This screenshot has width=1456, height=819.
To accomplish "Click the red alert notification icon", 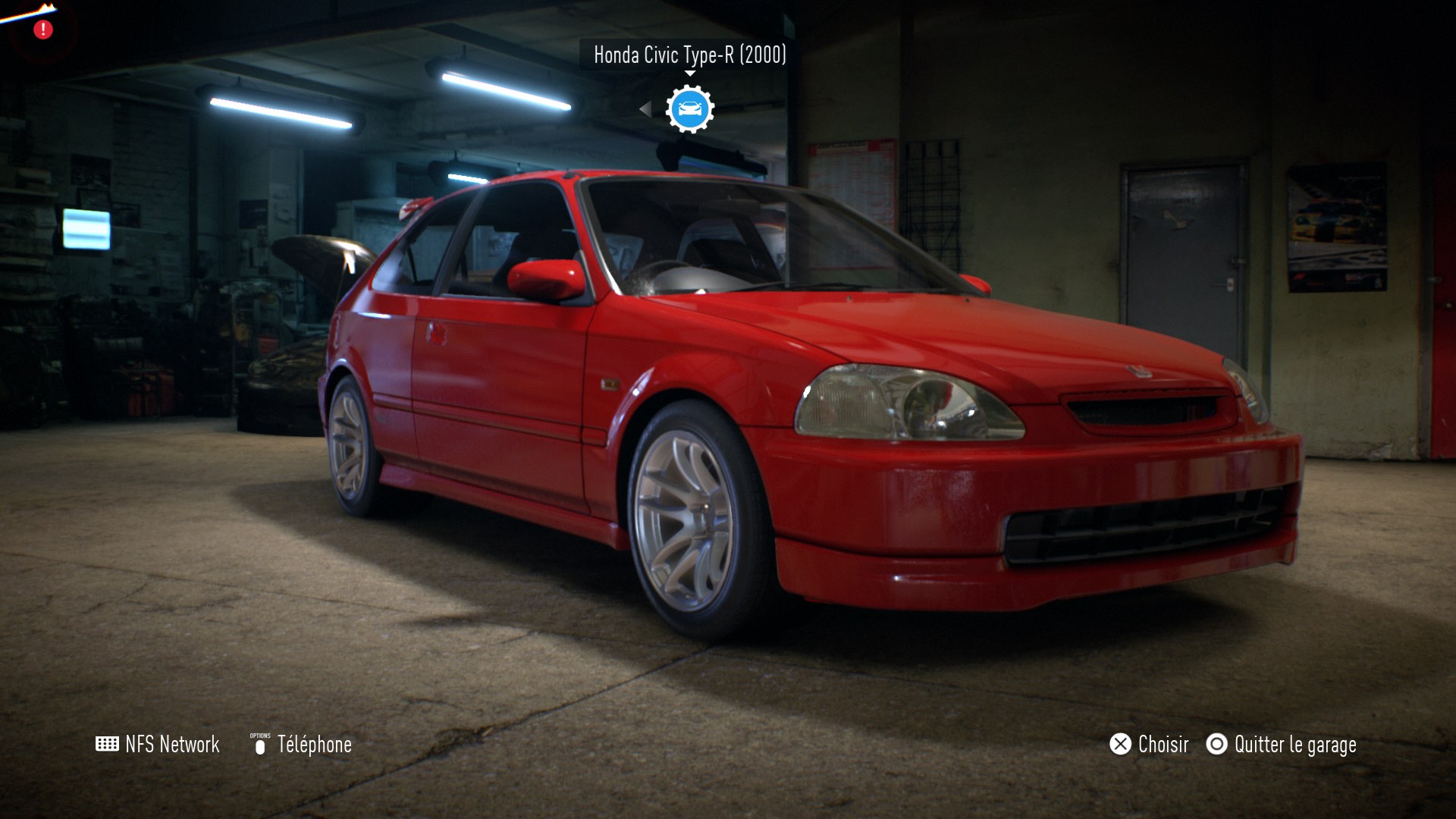I will point(43,30).
